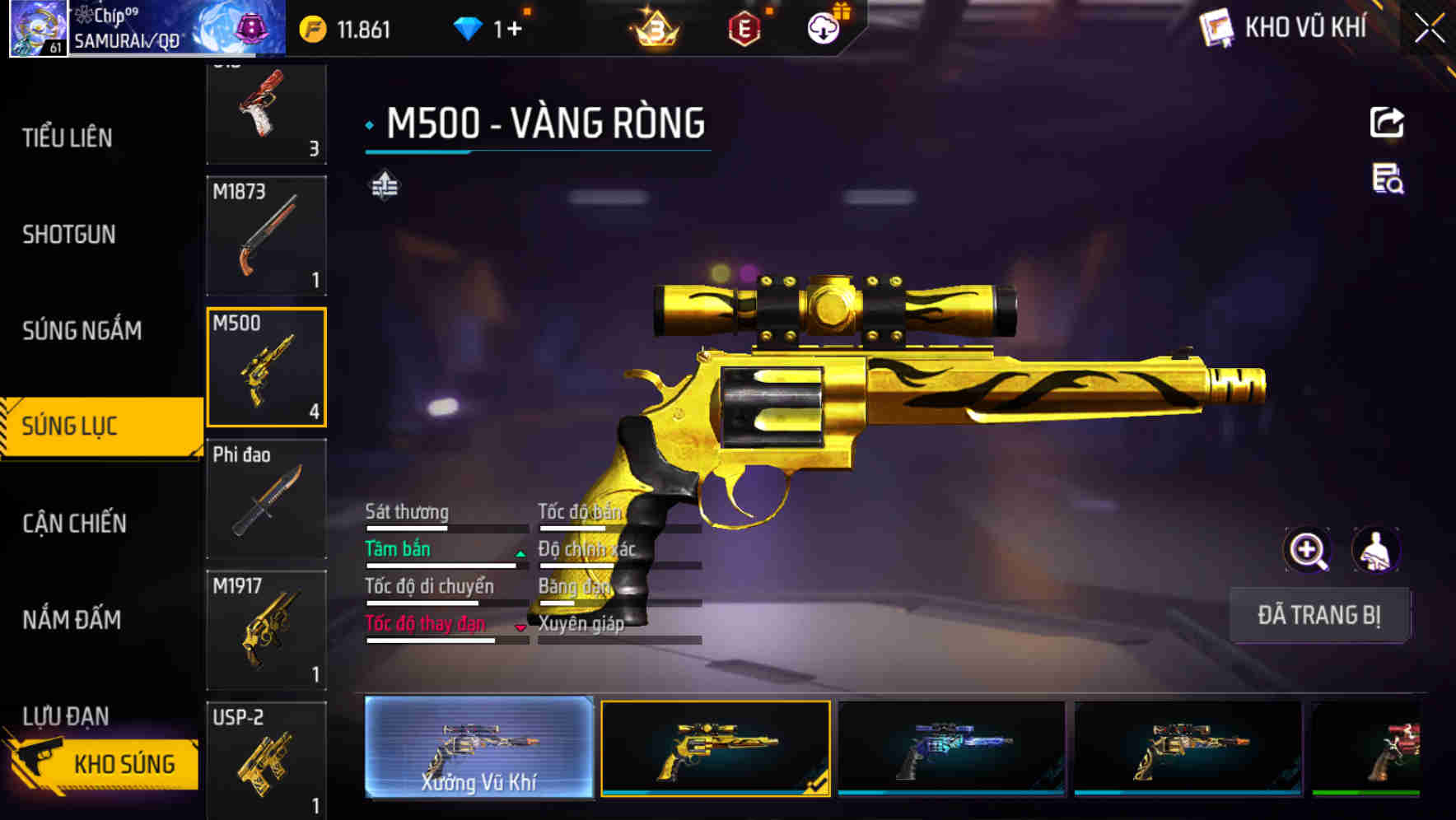This screenshot has height=820, width=1456.
Task: Open Xưởng Vũ Khí from the skin row
Action: (480, 751)
